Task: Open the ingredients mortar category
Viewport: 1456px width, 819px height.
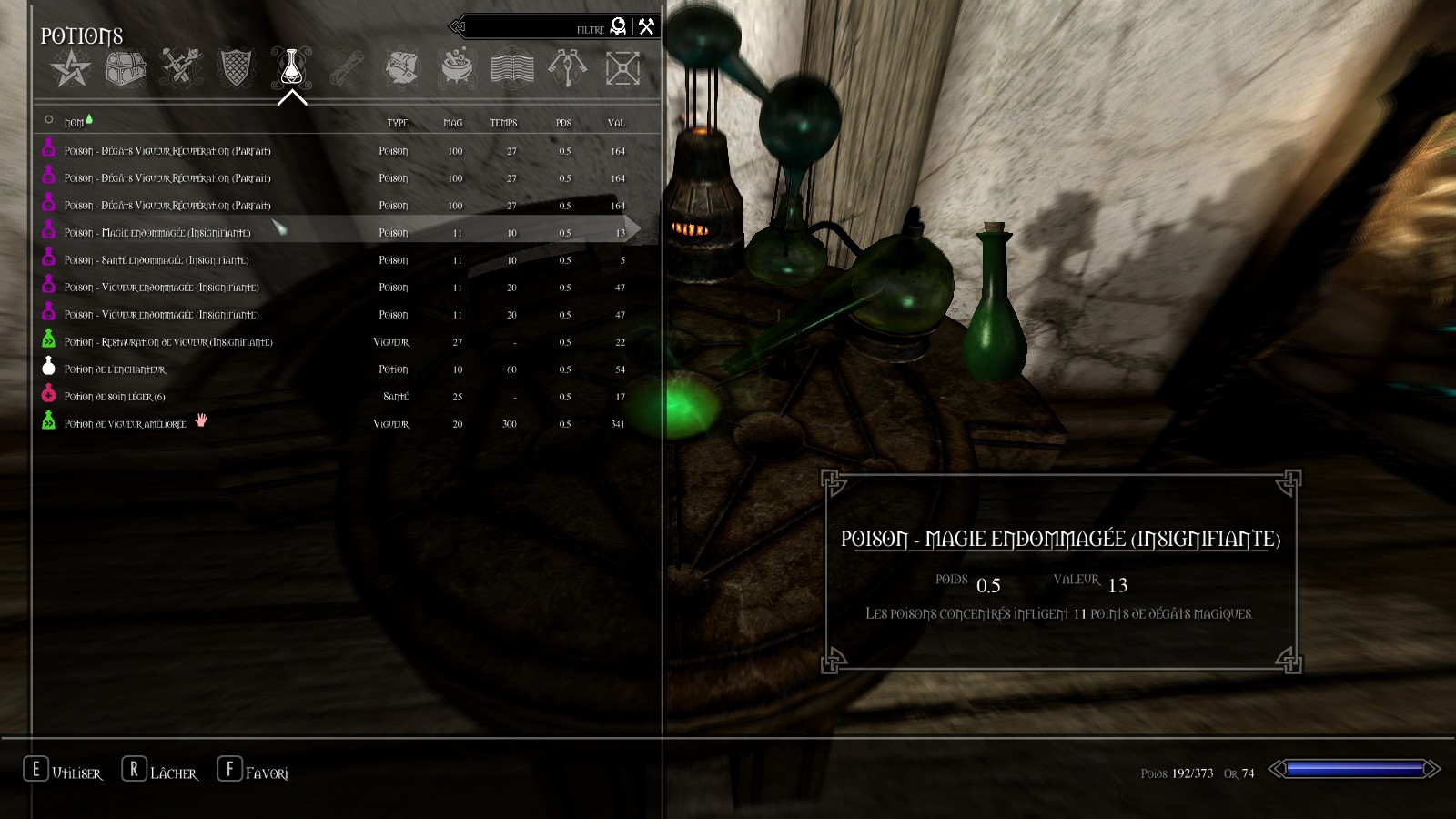Action: pyautogui.click(x=457, y=68)
